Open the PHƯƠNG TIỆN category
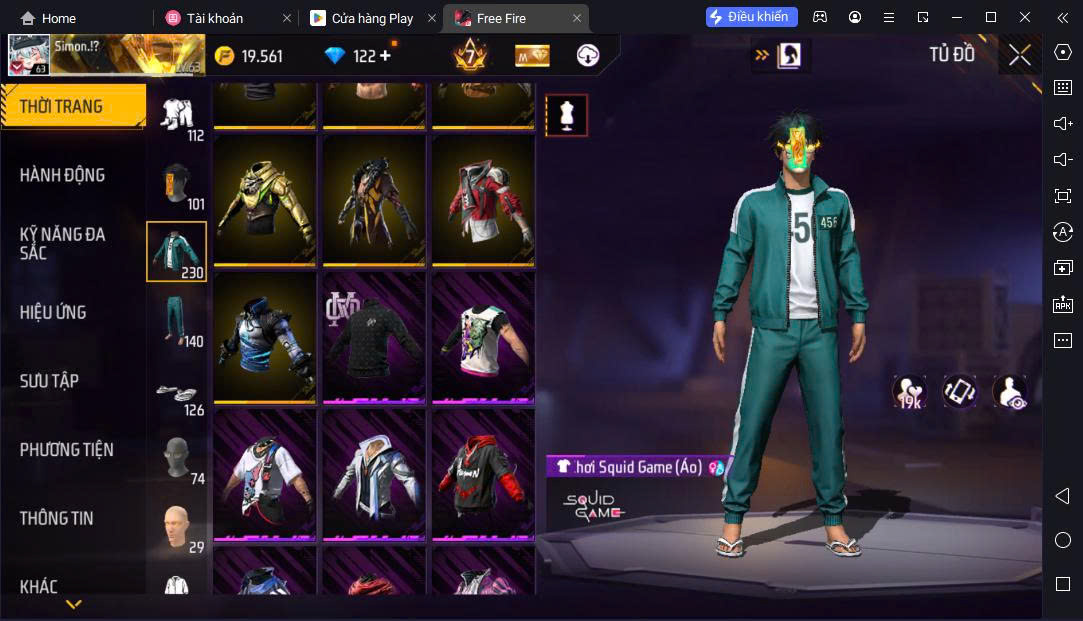 click(x=66, y=450)
